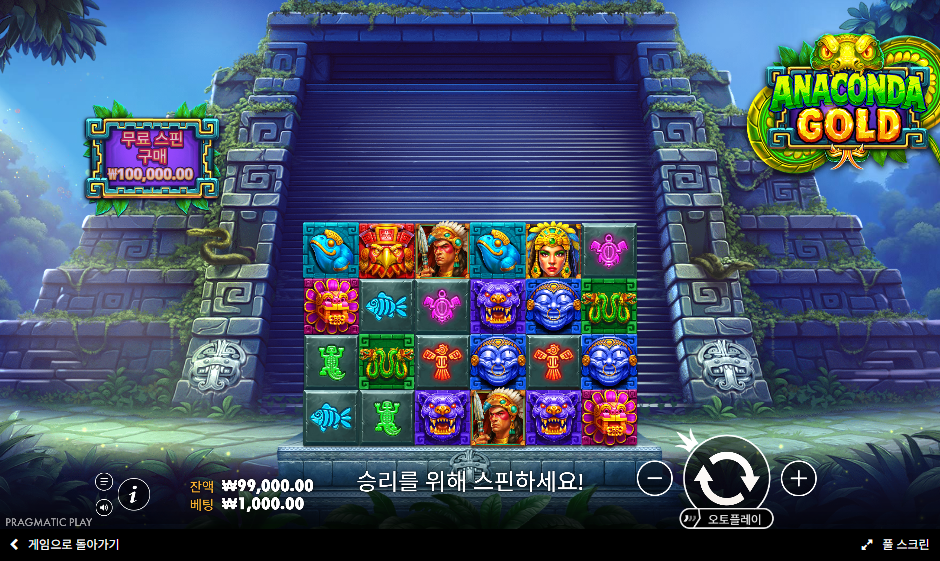Spin the reels with the circular arrows button
The image size is (940, 561).
[x=726, y=477]
